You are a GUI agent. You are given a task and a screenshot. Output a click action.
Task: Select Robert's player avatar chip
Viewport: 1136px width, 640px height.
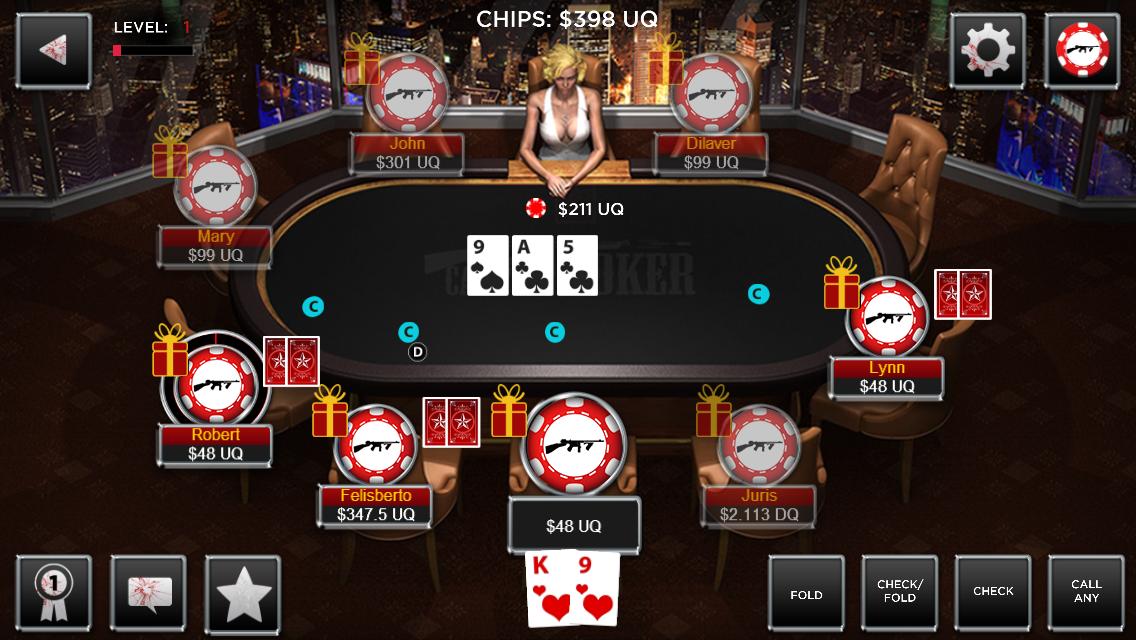[x=216, y=385]
